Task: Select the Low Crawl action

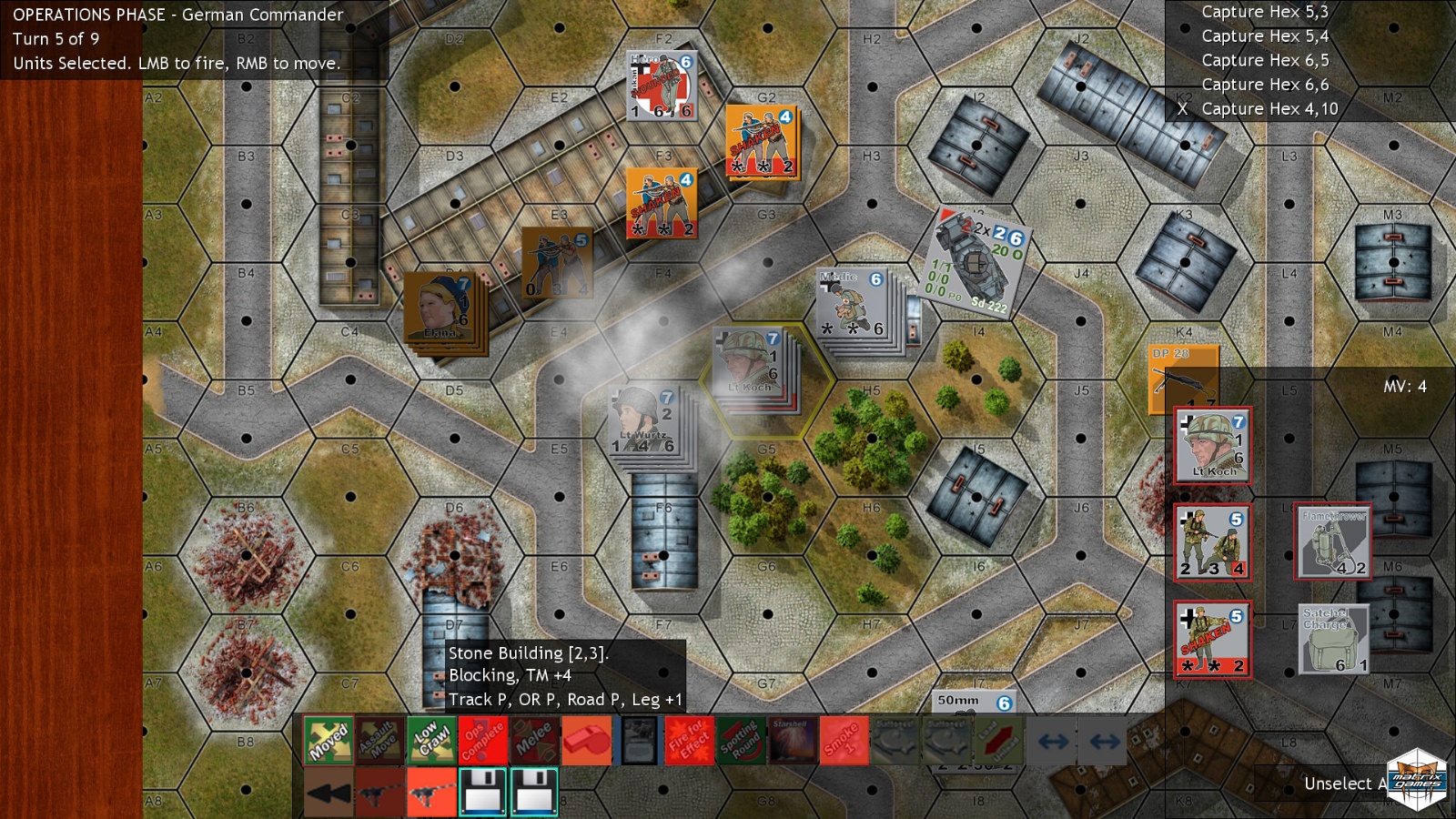Action: point(430,740)
